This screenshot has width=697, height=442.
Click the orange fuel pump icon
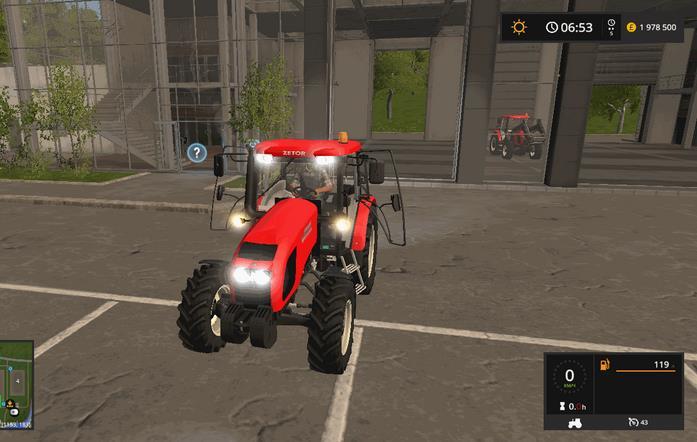click(x=603, y=365)
